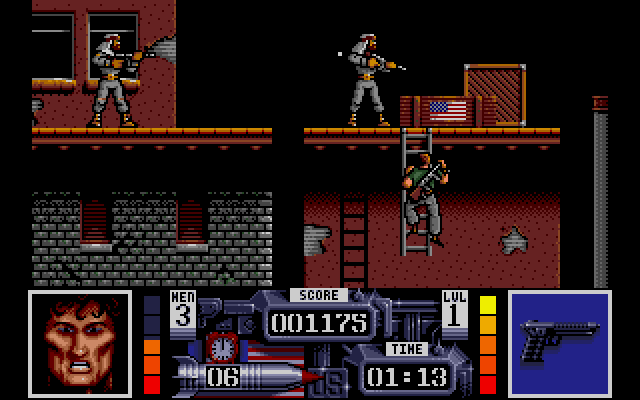Select the hero face portrait
Viewport: 640px width, 400px height.
click(79, 342)
